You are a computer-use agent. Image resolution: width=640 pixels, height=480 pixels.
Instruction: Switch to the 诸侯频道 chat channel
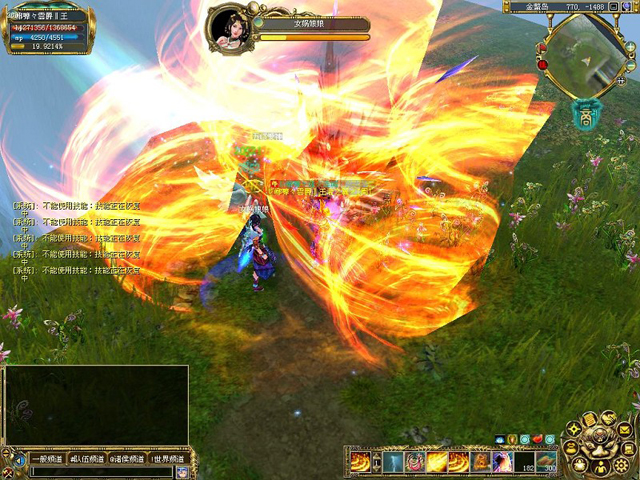tap(126, 459)
